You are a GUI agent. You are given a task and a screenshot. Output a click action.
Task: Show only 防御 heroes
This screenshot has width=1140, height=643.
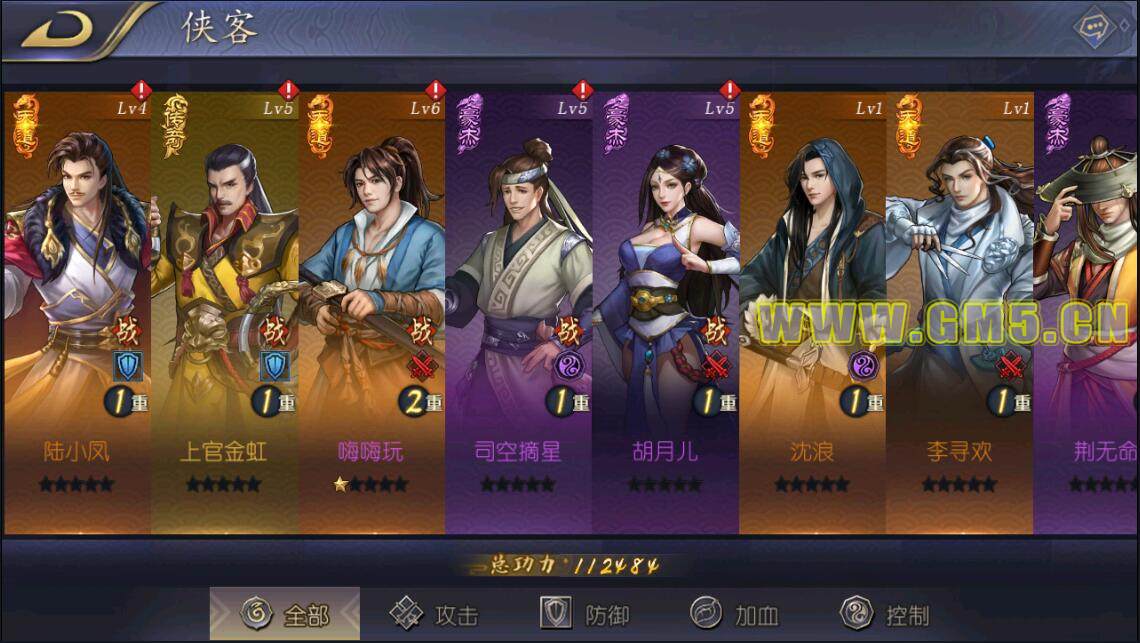tap(585, 614)
